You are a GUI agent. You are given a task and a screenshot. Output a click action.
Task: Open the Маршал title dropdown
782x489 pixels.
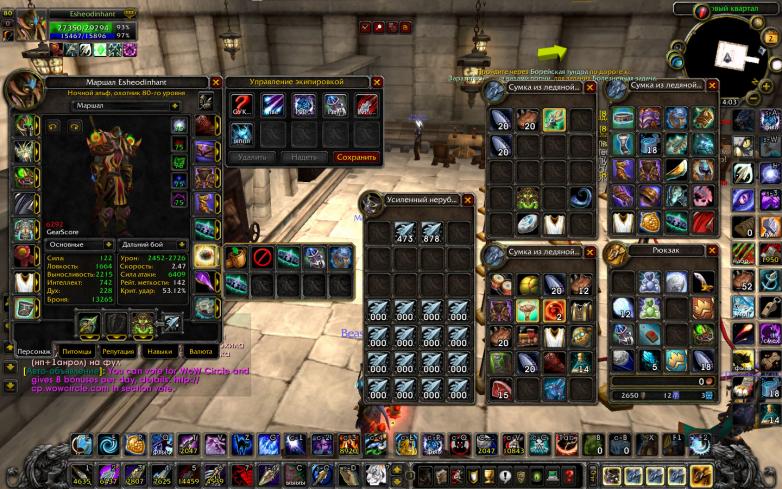[x=176, y=105]
